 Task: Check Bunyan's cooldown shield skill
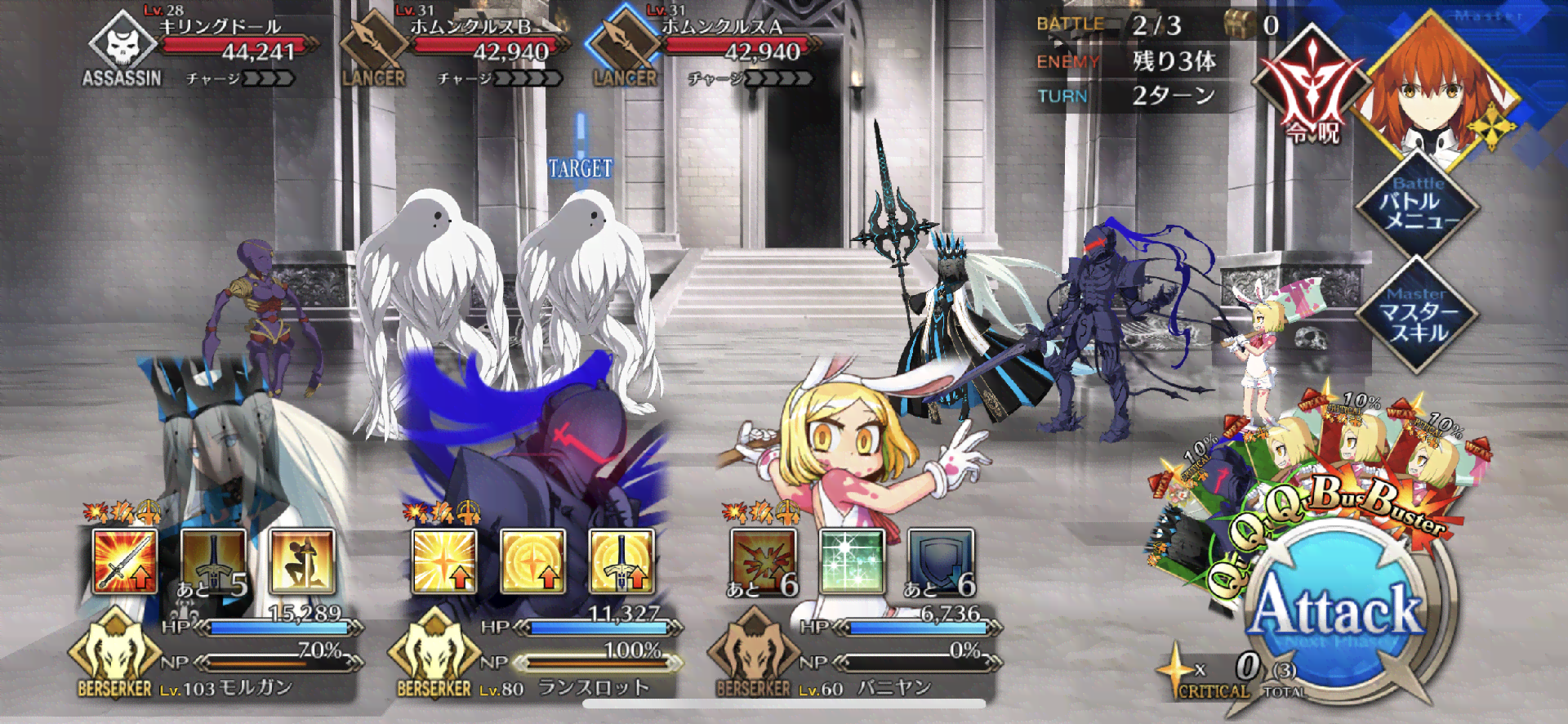pos(941,561)
